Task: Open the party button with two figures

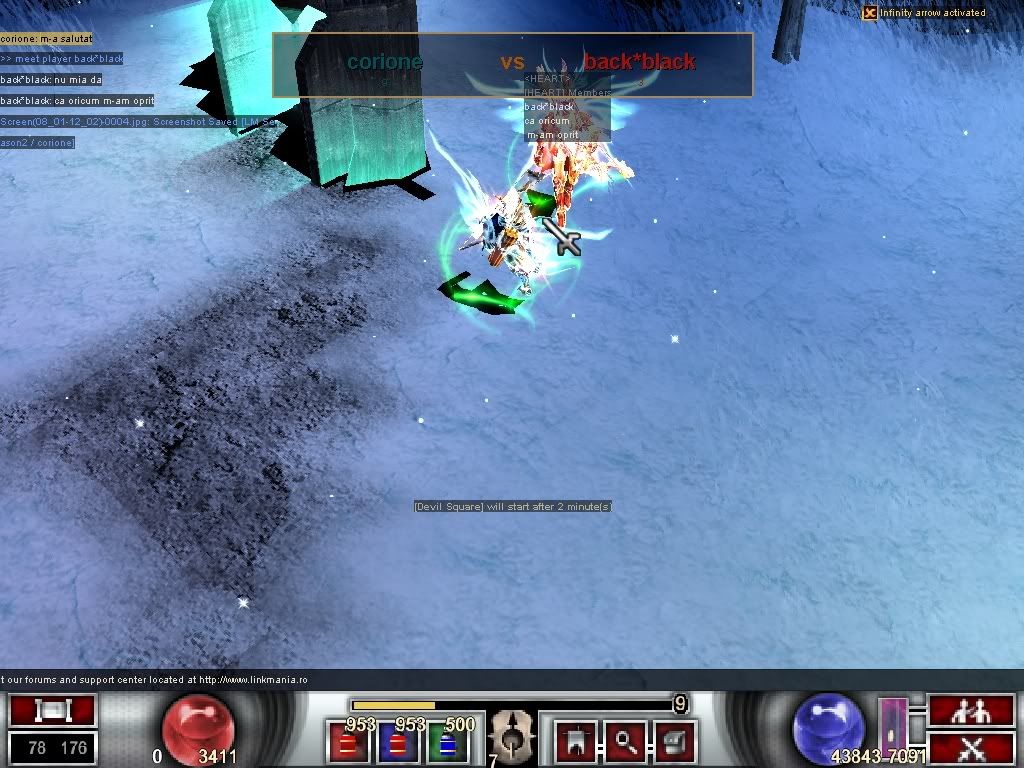Action: click(x=971, y=711)
